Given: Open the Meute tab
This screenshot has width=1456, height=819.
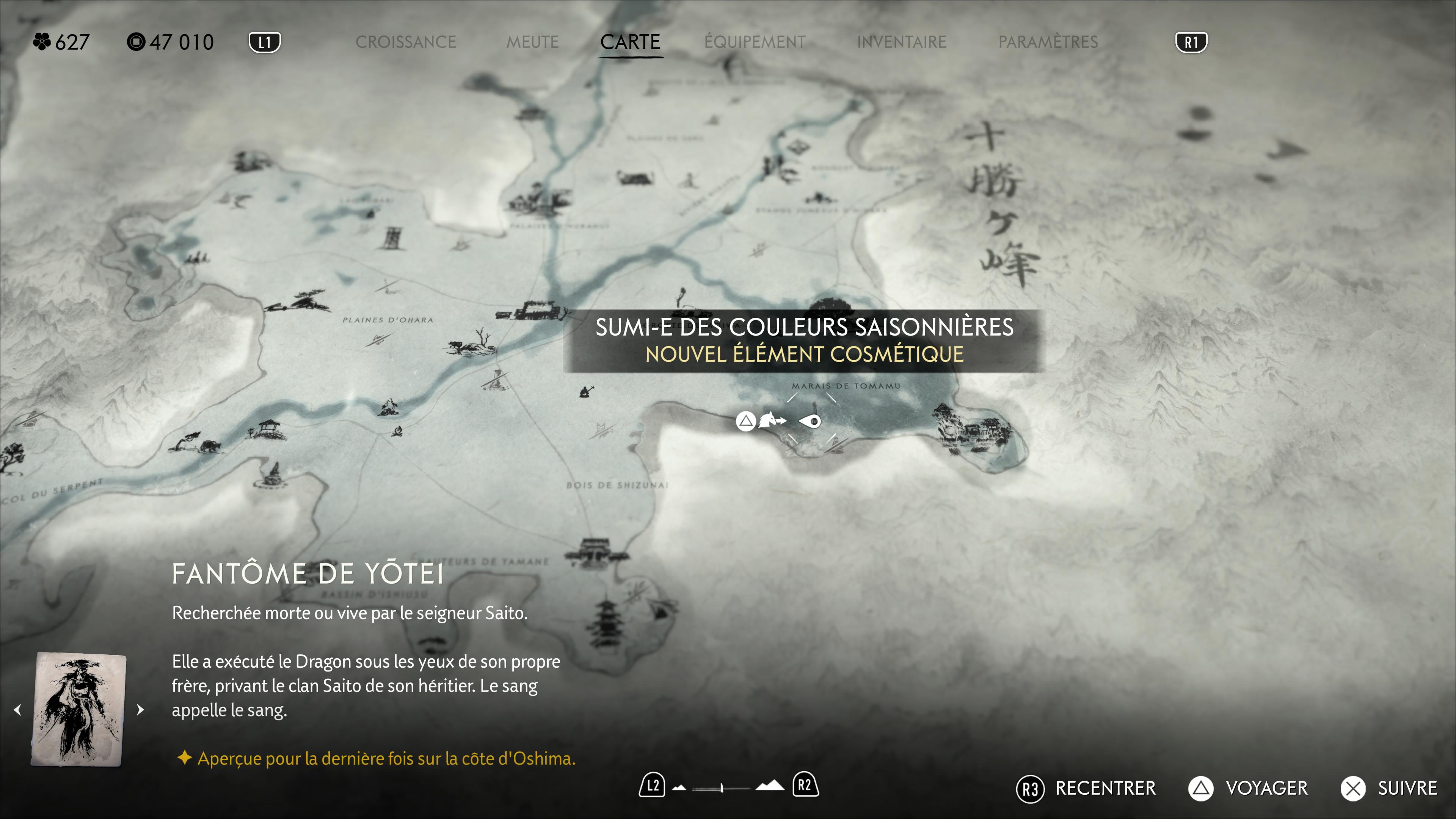Looking at the screenshot, I should (x=532, y=42).
